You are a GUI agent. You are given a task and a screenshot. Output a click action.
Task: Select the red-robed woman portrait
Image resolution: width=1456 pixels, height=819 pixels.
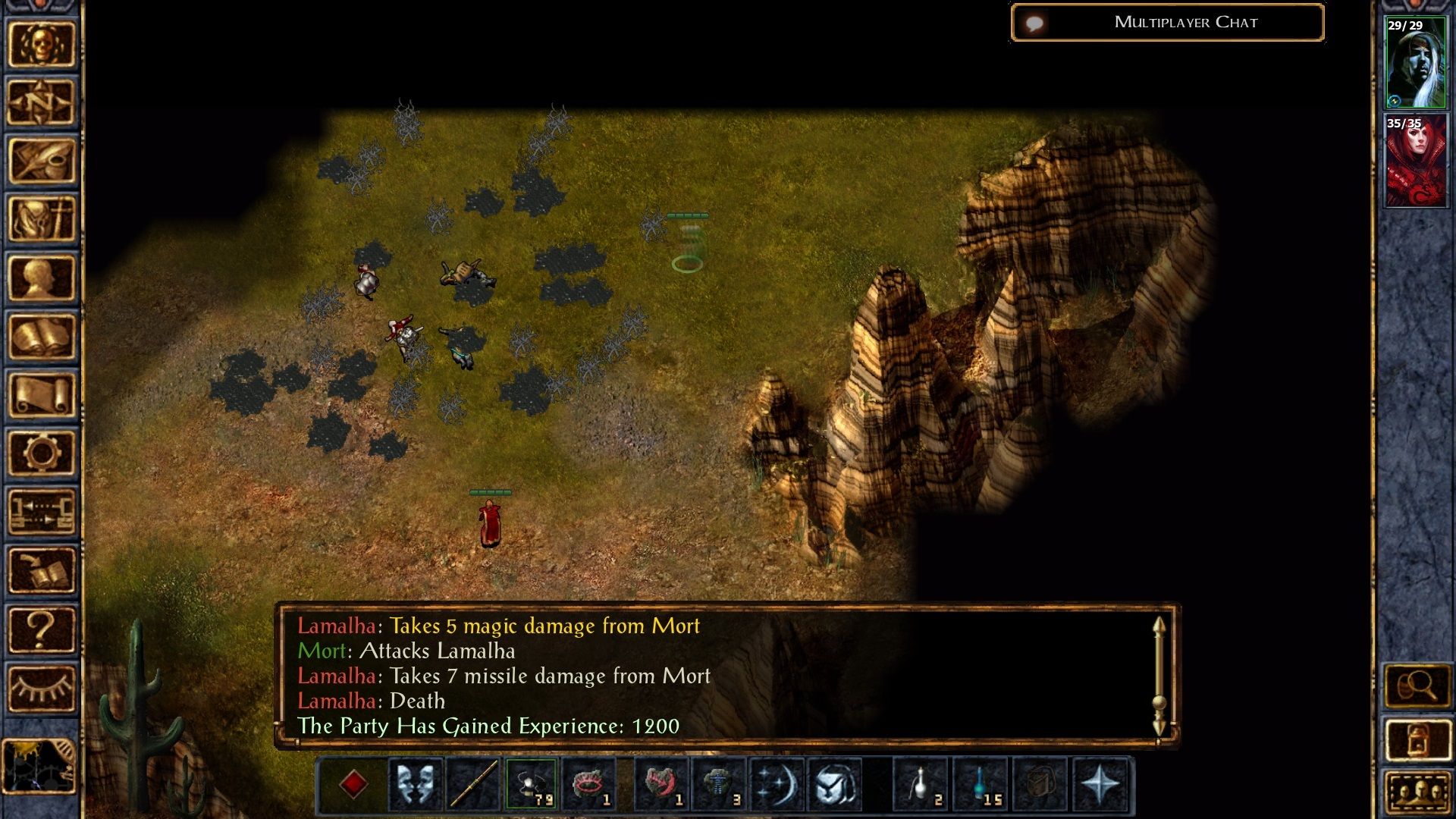(1415, 161)
